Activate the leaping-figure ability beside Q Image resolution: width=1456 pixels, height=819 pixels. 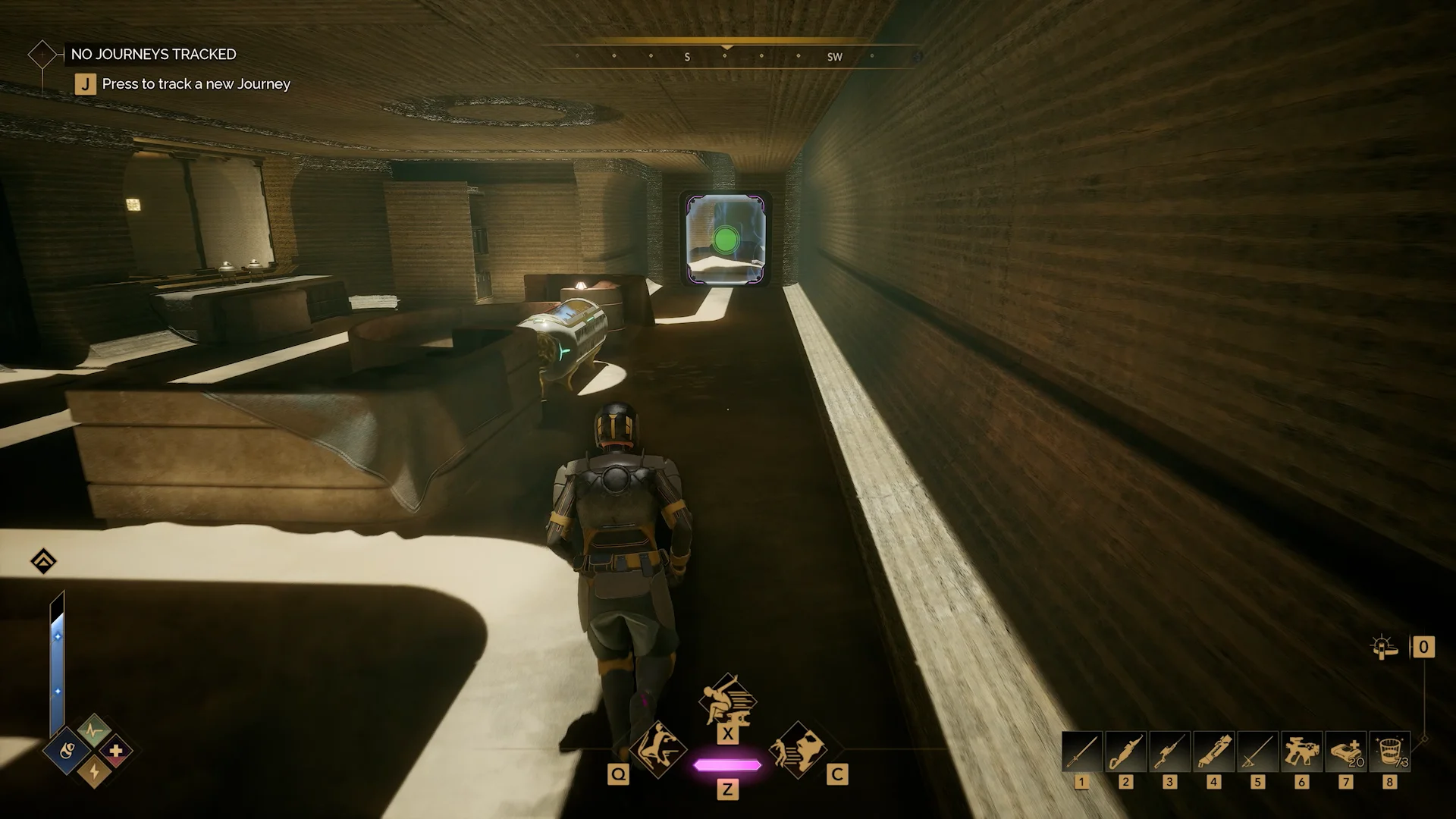[657, 748]
